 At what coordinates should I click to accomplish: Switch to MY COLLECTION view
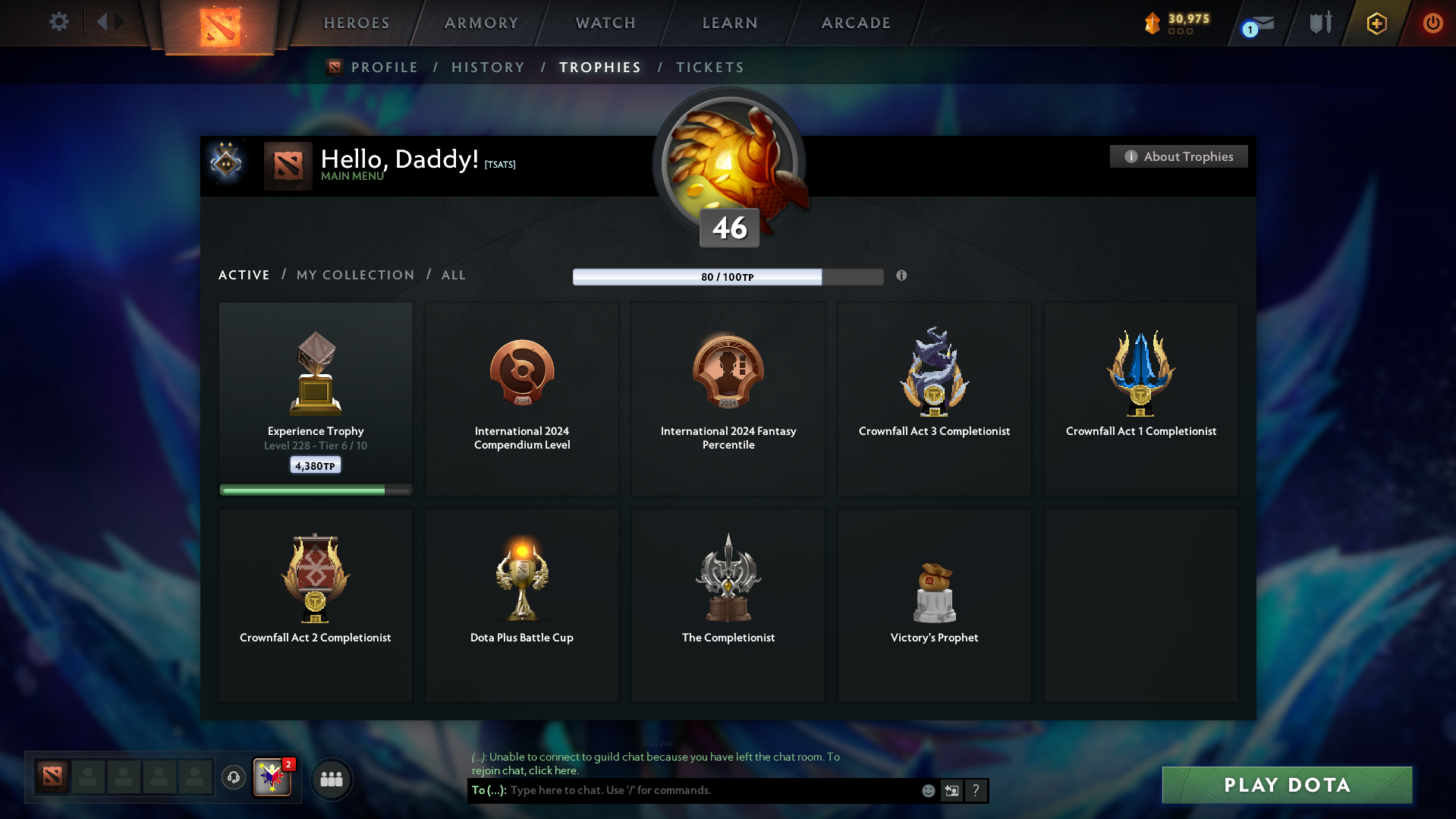354,275
